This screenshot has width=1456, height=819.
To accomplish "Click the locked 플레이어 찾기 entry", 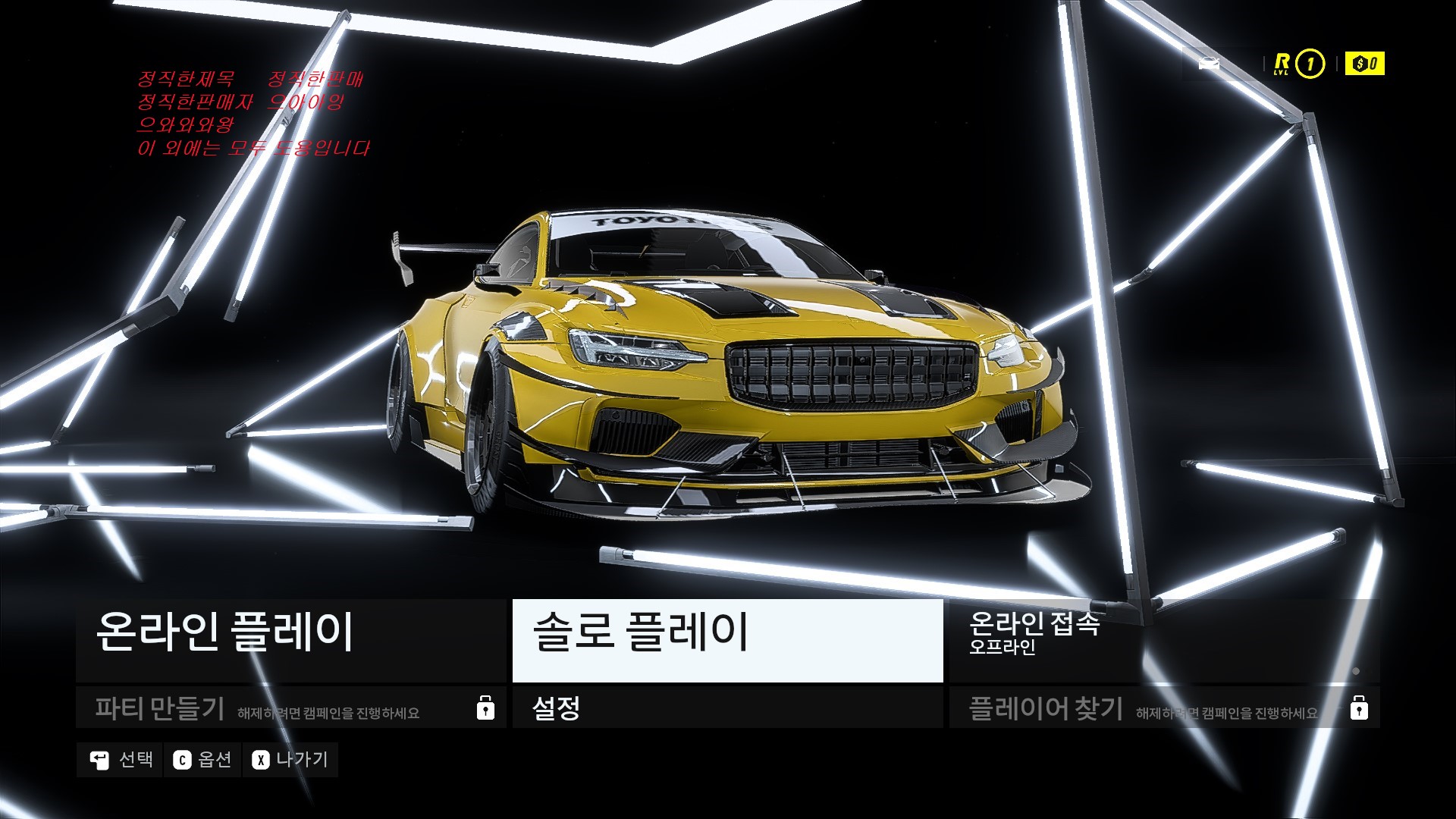I will coord(1163,708).
